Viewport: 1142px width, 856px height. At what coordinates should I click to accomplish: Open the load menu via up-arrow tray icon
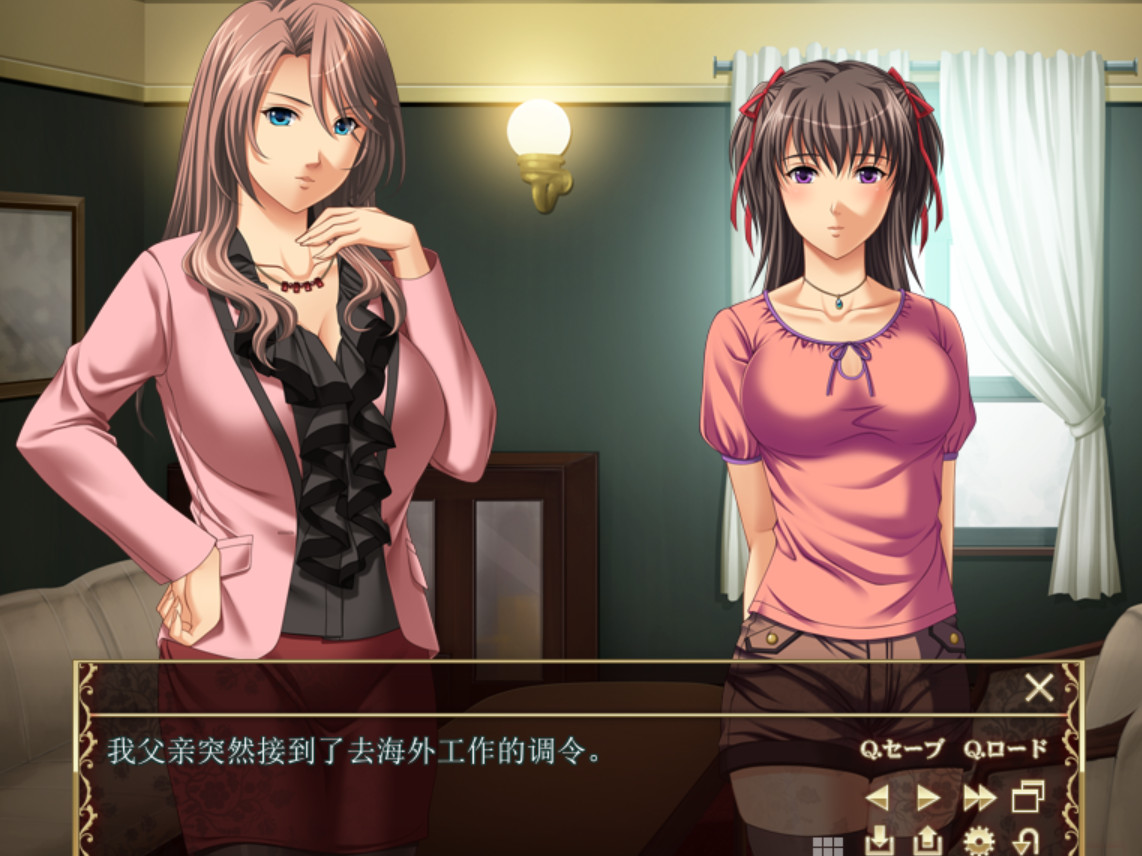click(x=928, y=841)
